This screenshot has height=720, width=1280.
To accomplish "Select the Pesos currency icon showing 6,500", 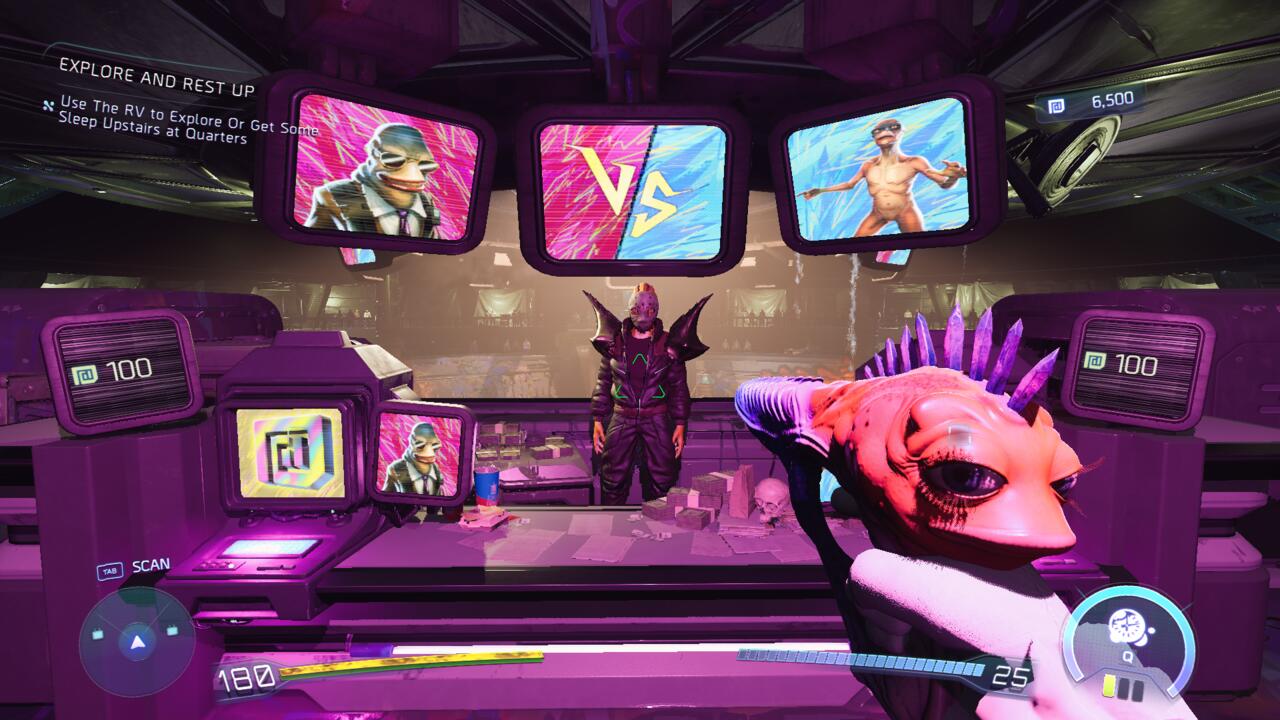I will [1056, 103].
